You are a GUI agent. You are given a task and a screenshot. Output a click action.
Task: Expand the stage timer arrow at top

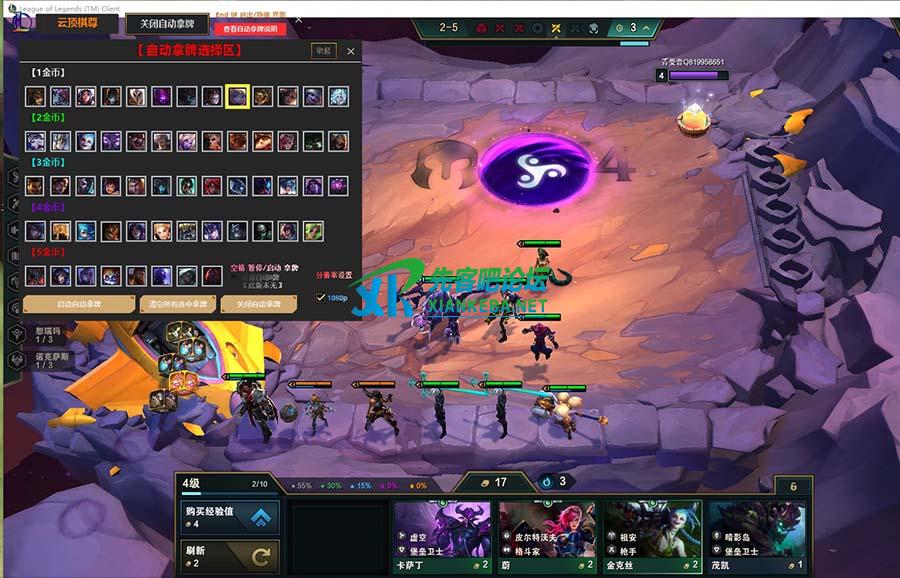pyautogui.click(x=646, y=28)
